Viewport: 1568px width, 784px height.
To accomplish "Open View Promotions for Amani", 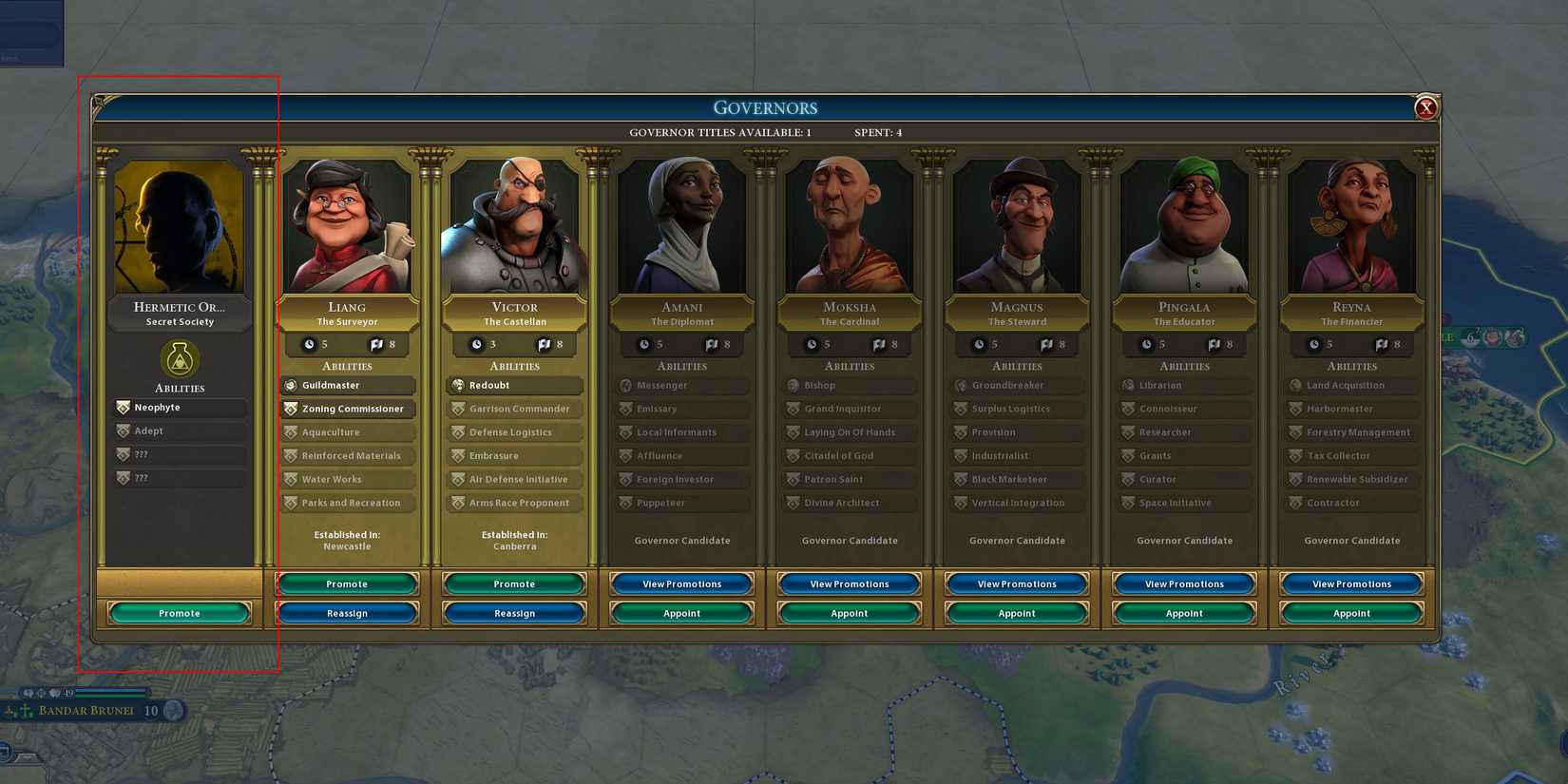I will pyautogui.click(x=681, y=583).
